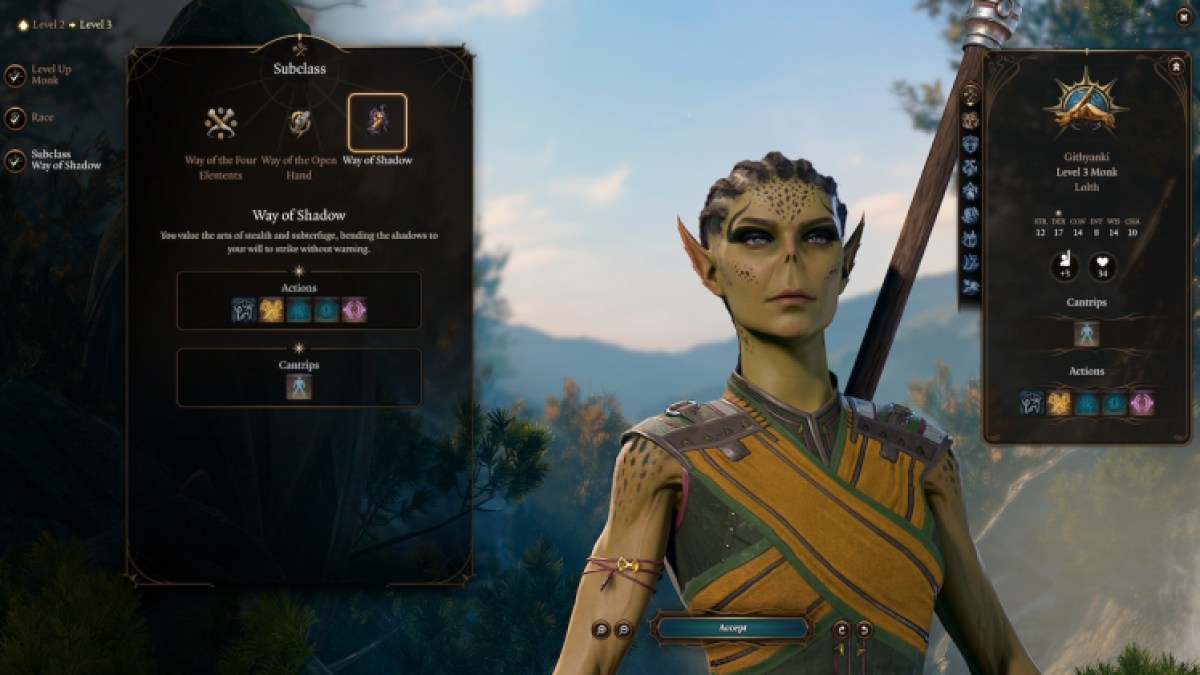Screen dimensions: 1200x675
Task: Pick the Way of Shadow subclass icon
Action: 377,123
